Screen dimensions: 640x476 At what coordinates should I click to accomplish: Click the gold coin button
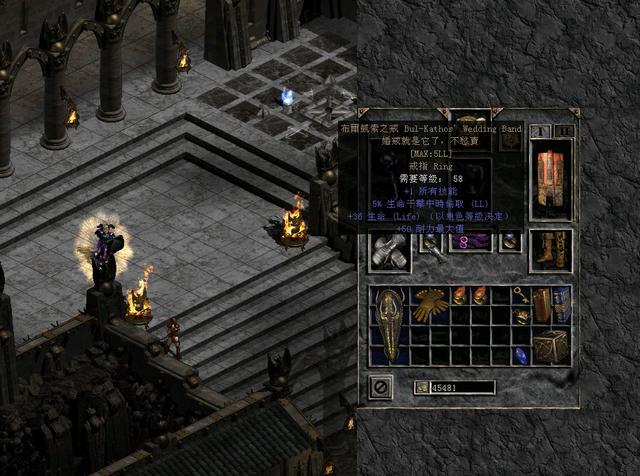coord(421,387)
